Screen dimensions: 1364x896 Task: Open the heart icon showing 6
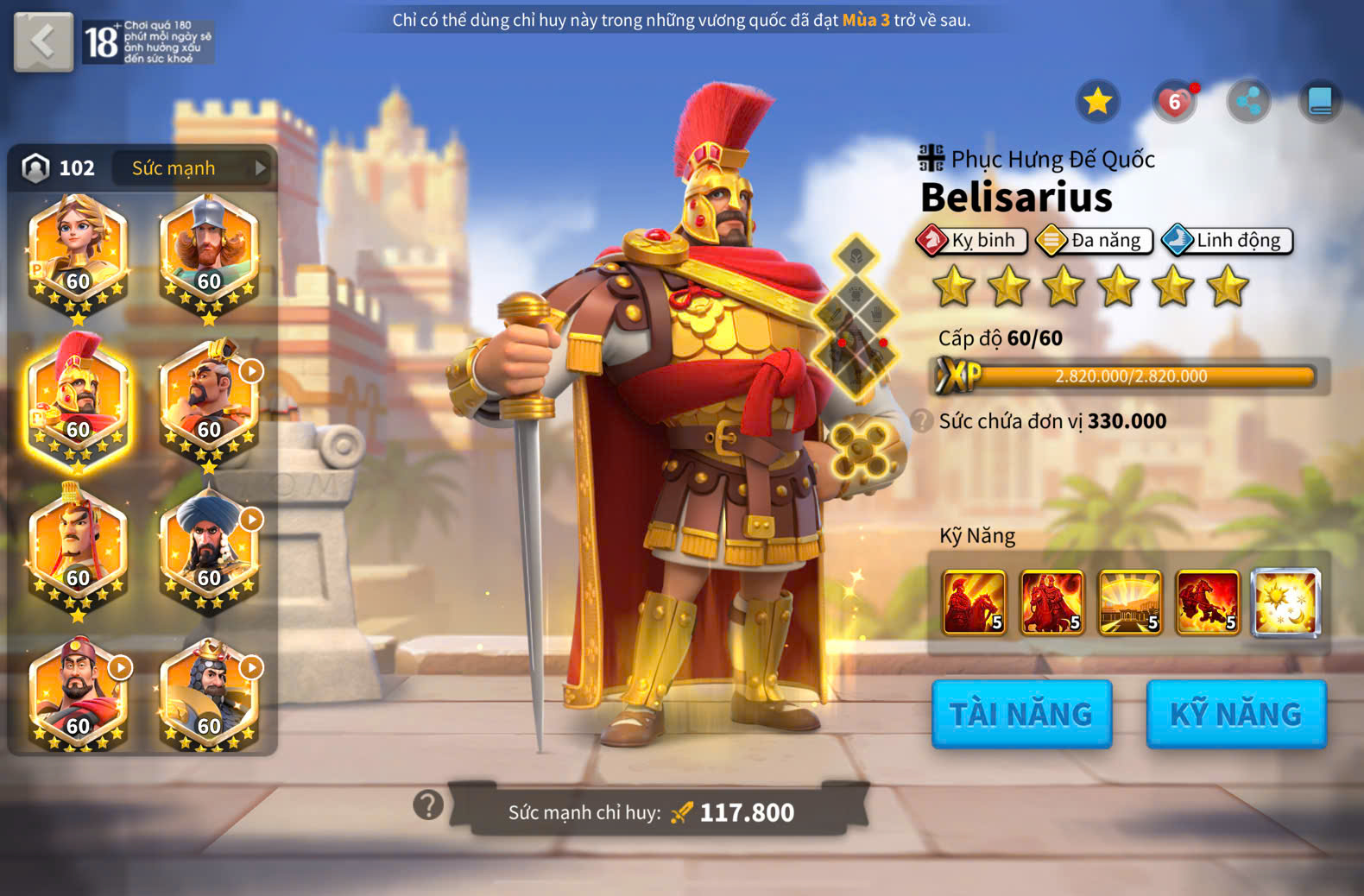coord(1174,102)
